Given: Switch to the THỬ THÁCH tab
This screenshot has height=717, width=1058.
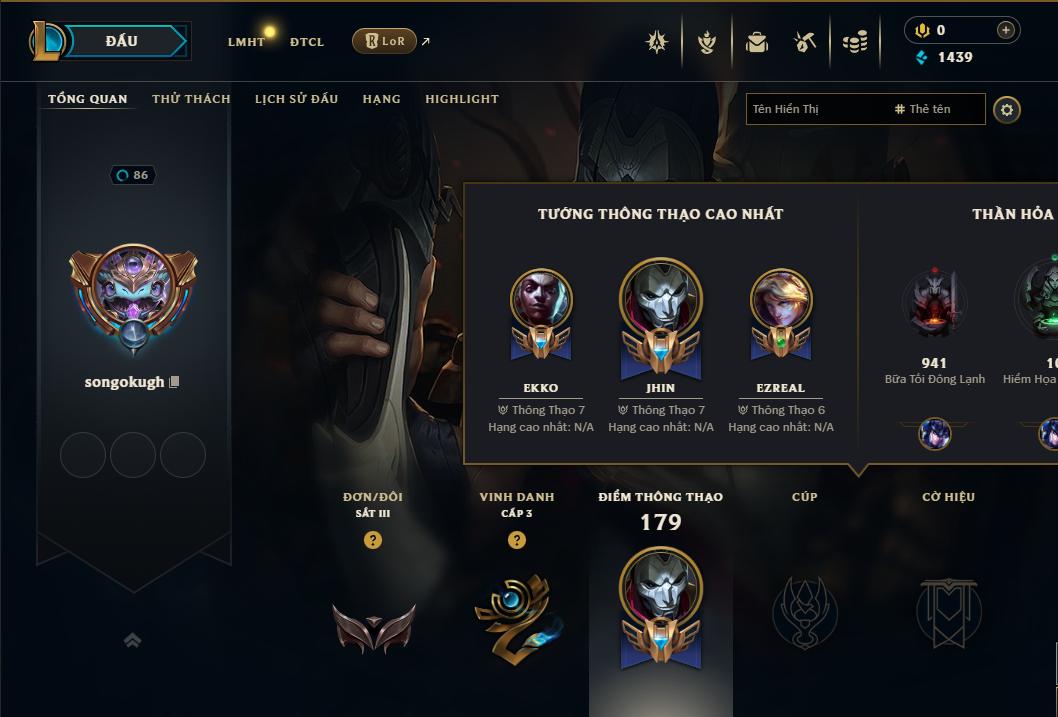Looking at the screenshot, I should 191,99.
